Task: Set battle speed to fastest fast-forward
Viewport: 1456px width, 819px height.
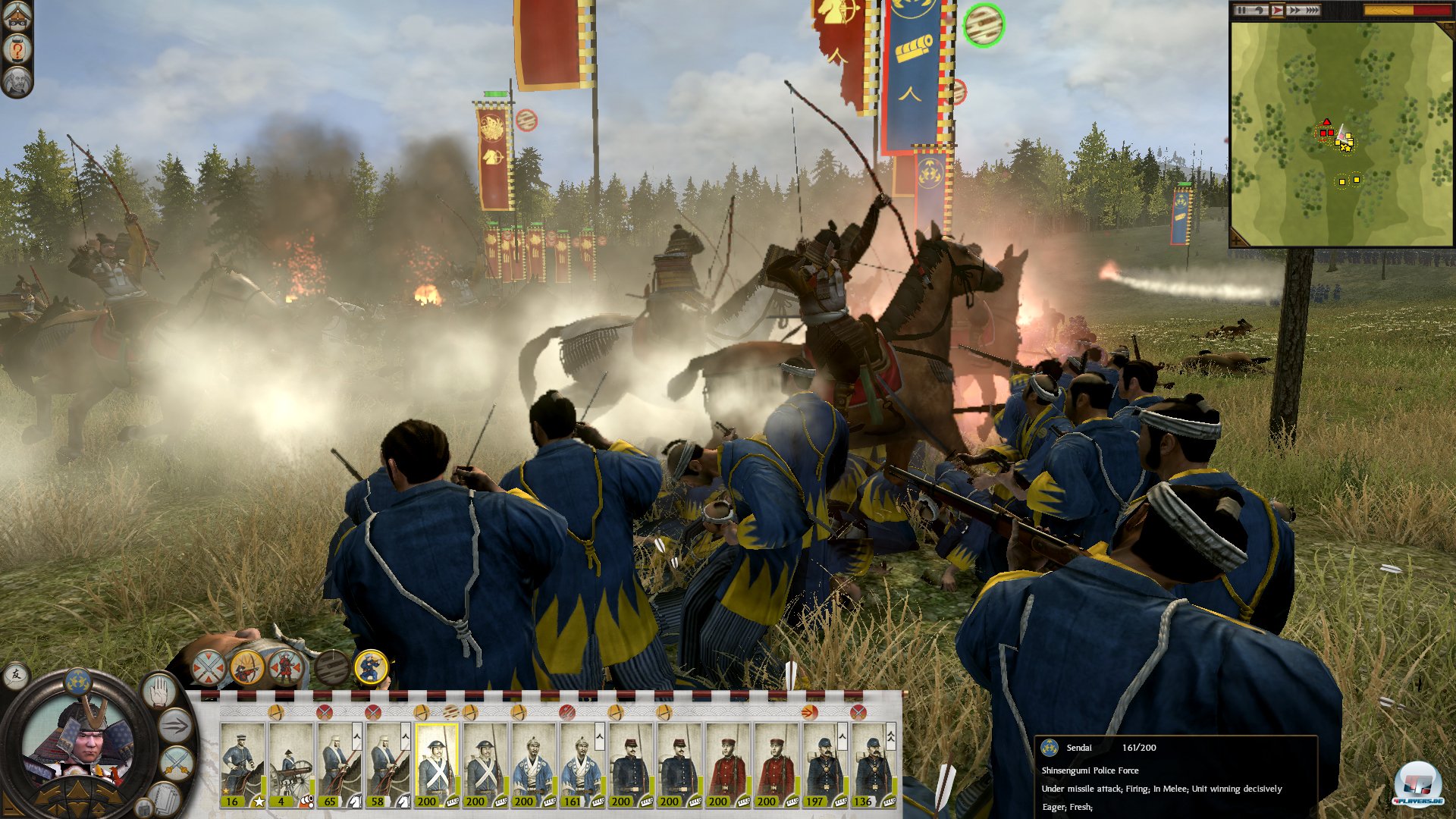Action: (x=1312, y=10)
